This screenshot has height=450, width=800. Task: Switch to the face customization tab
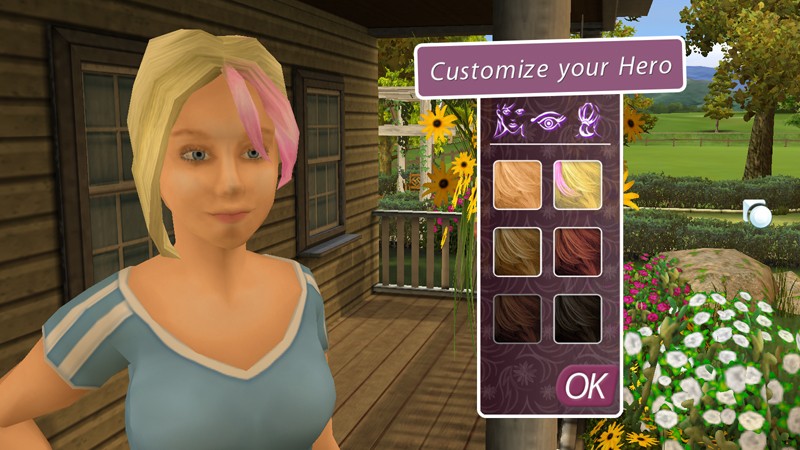(511, 122)
